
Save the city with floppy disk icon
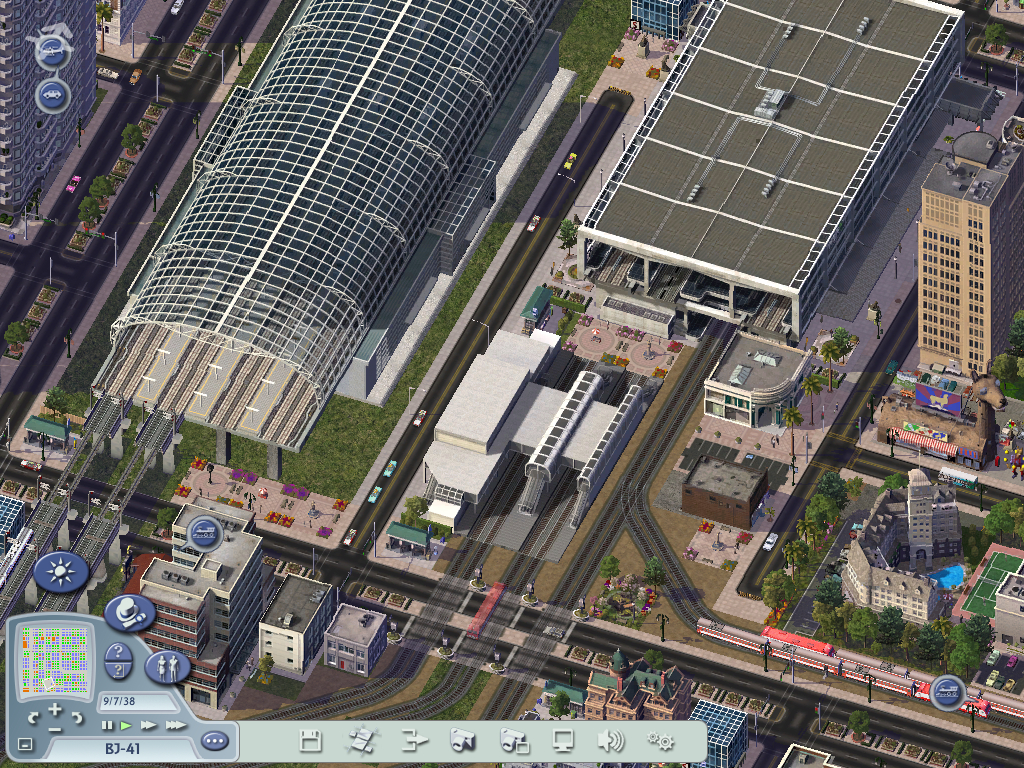pyautogui.click(x=310, y=741)
